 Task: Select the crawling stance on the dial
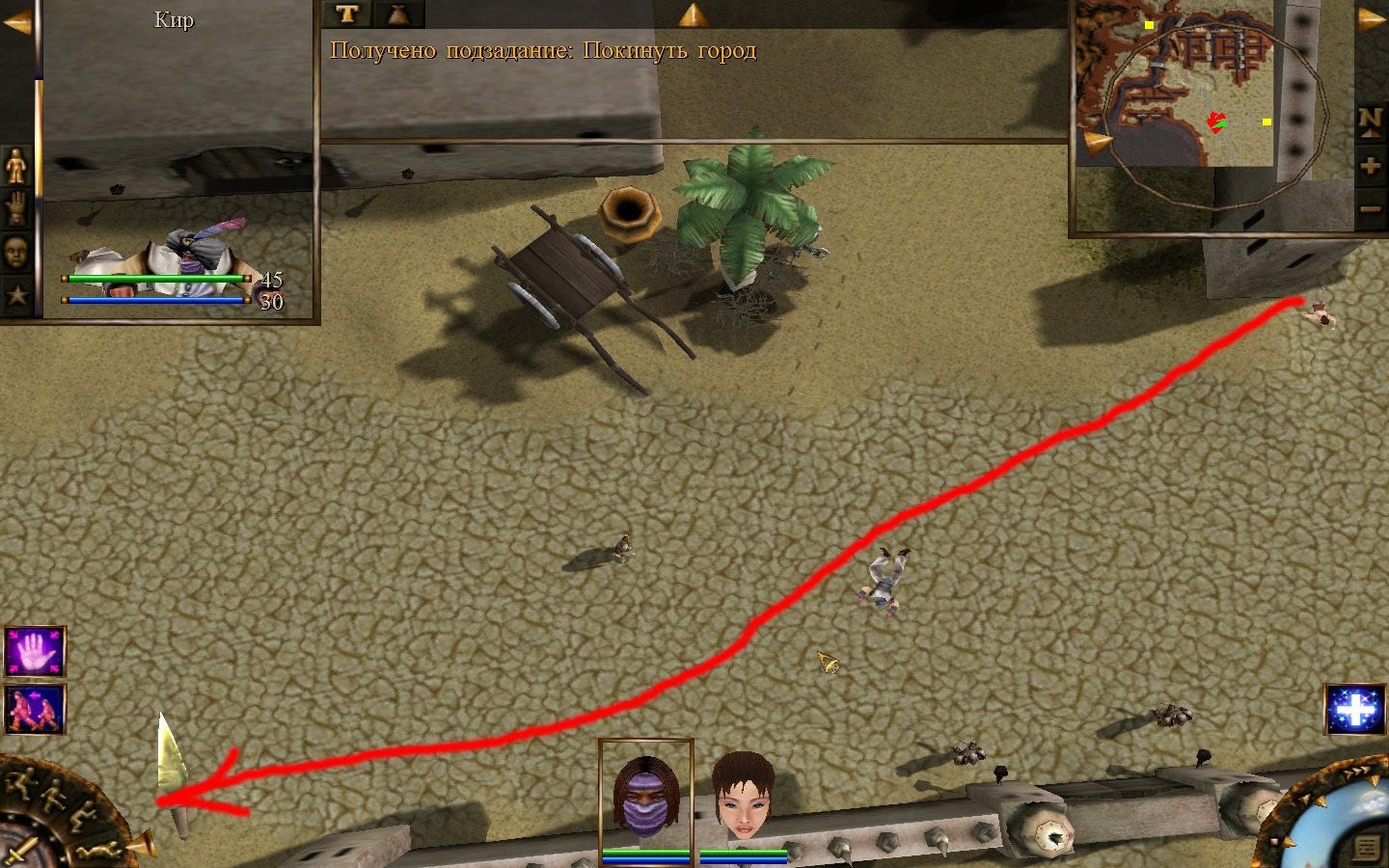pyautogui.click(x=99, y=851)
